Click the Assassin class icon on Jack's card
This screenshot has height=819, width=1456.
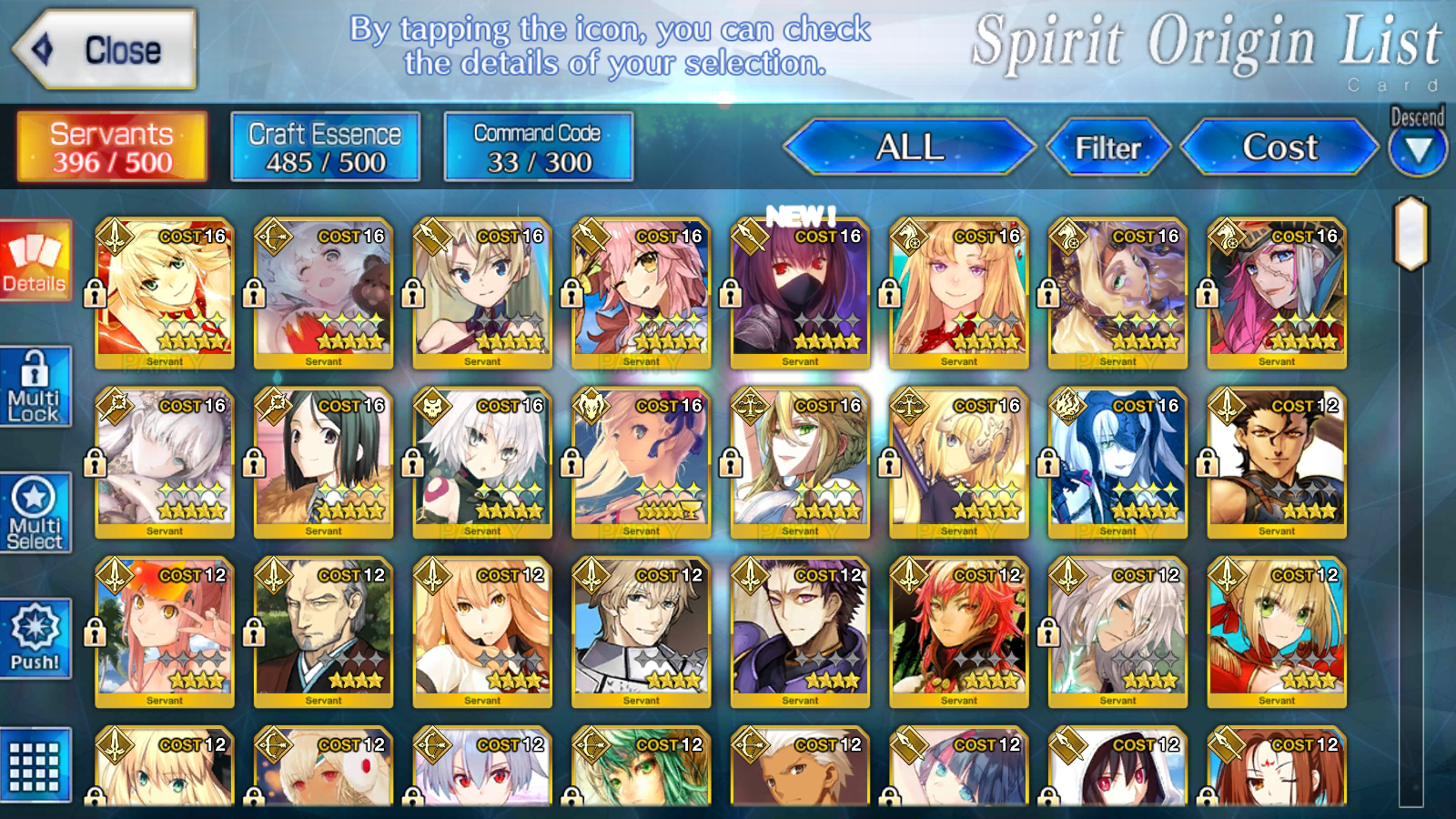click(432, 407)
